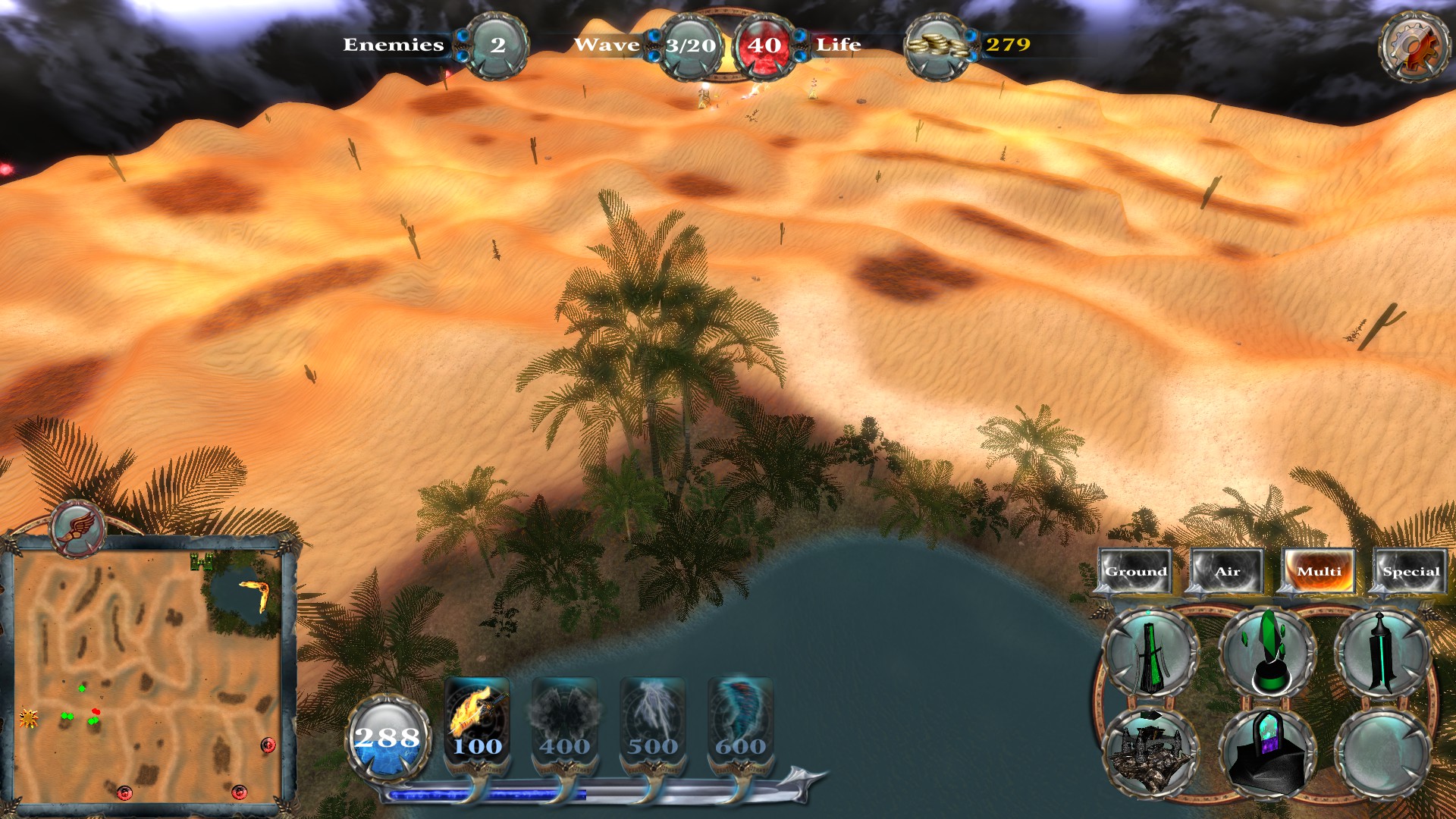Pick the black pillar tower with teal stripe
1456x819 pixels.
(x=1382, y=653)
